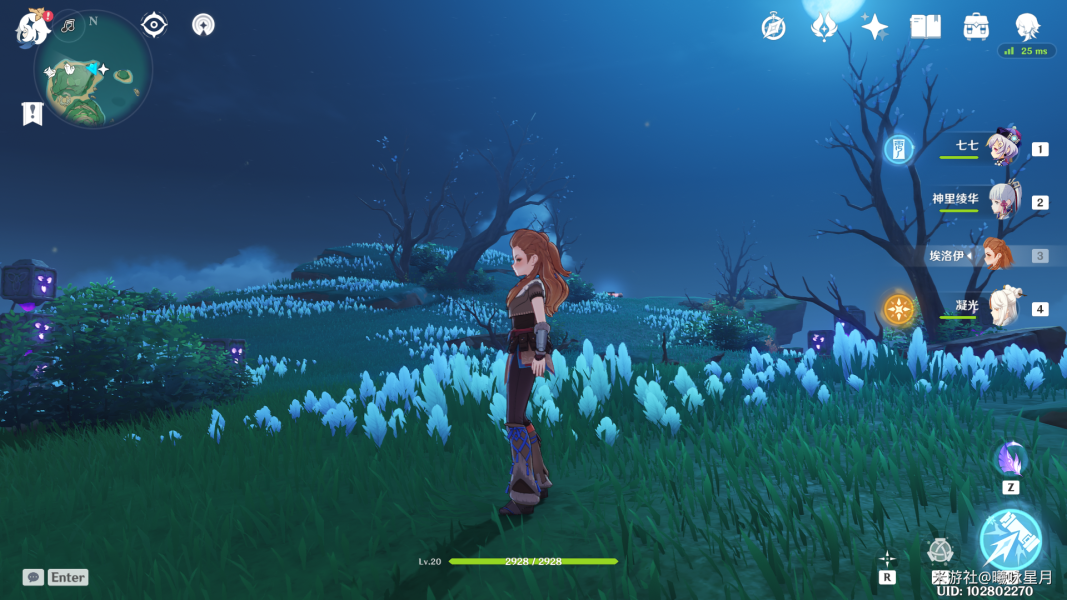
Task: Open the chat speech bubble
Action: [33, 577]
